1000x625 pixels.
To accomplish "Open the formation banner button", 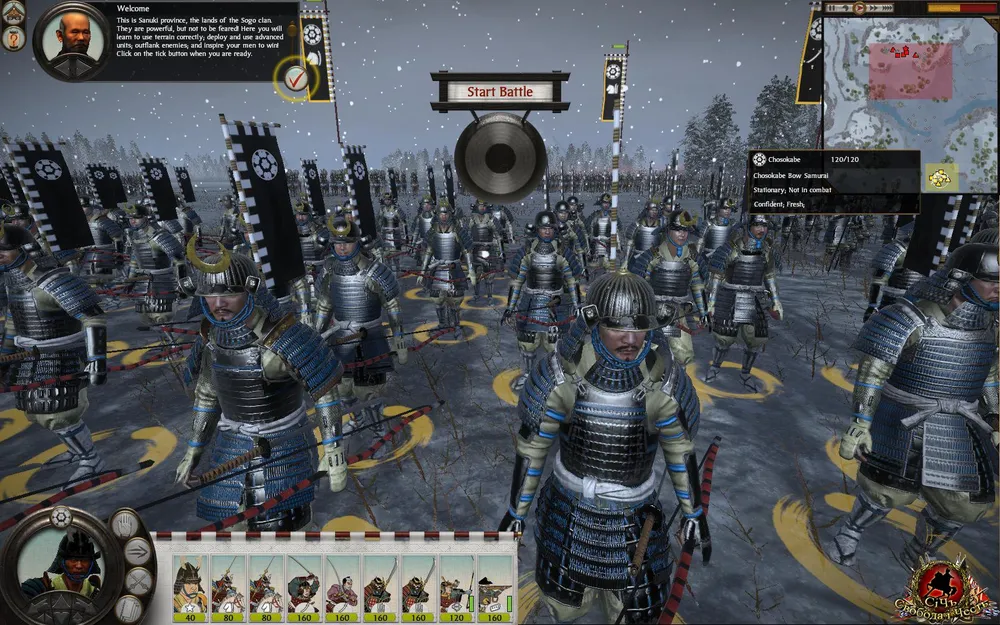I will [x=127, y=607].
